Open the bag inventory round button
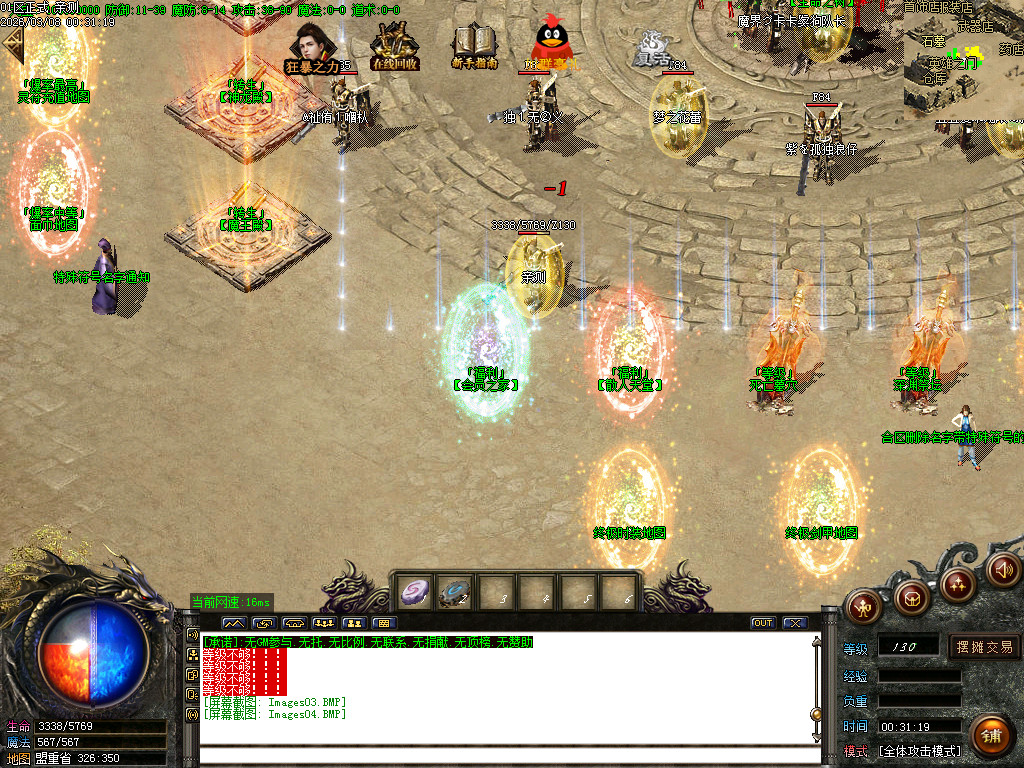The width and height of the screenshot is (1024, 768). pyautogui.click(x=912, y=598)
